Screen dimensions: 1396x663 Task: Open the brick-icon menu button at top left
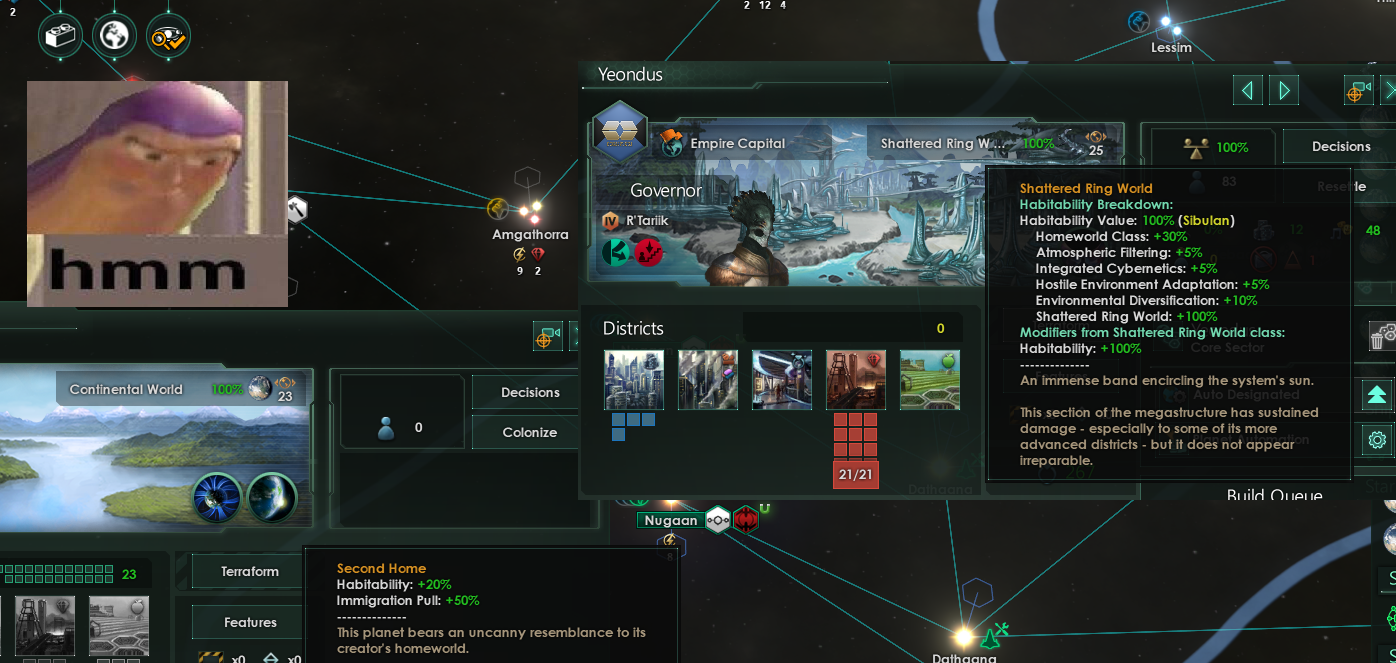coord(60,36)
